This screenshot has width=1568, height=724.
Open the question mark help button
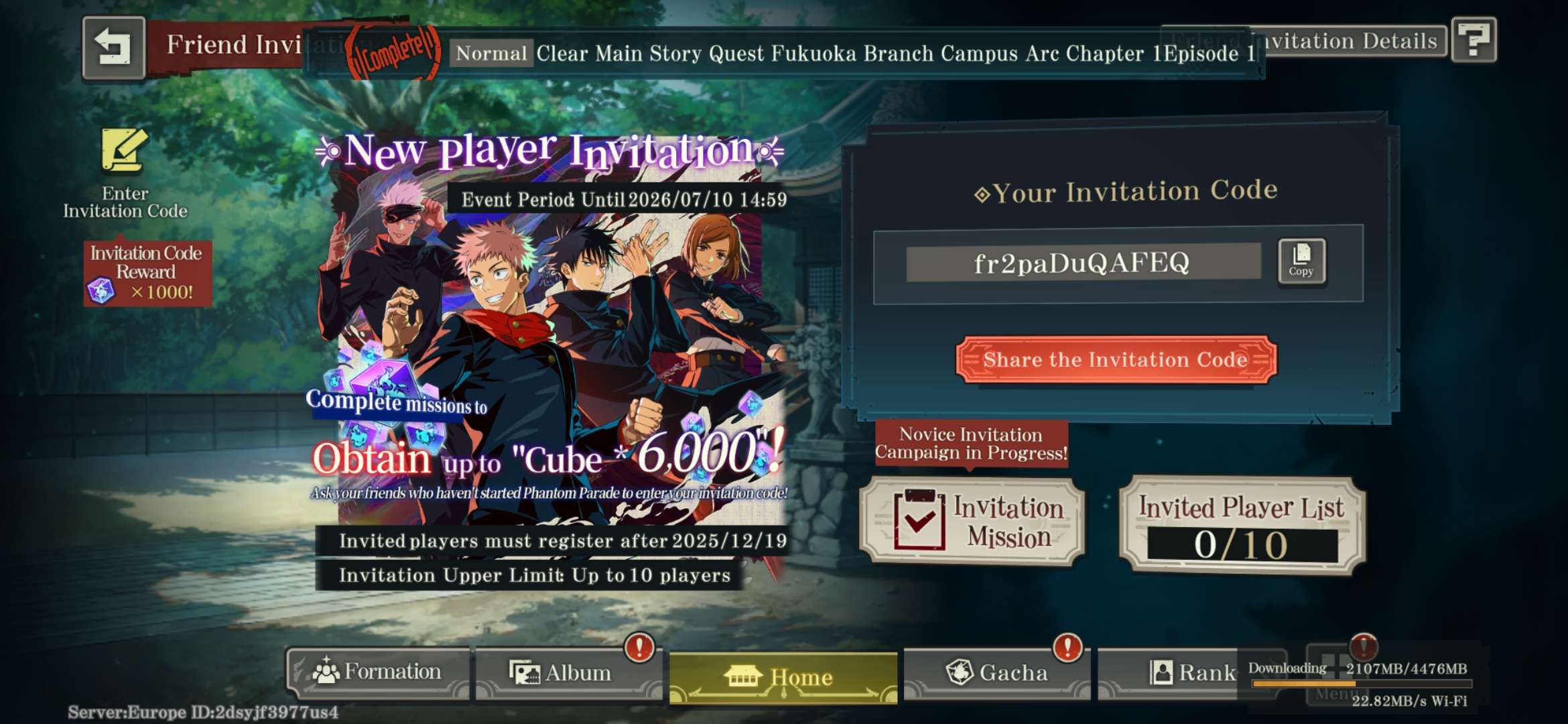click(x=1474, y=40)
